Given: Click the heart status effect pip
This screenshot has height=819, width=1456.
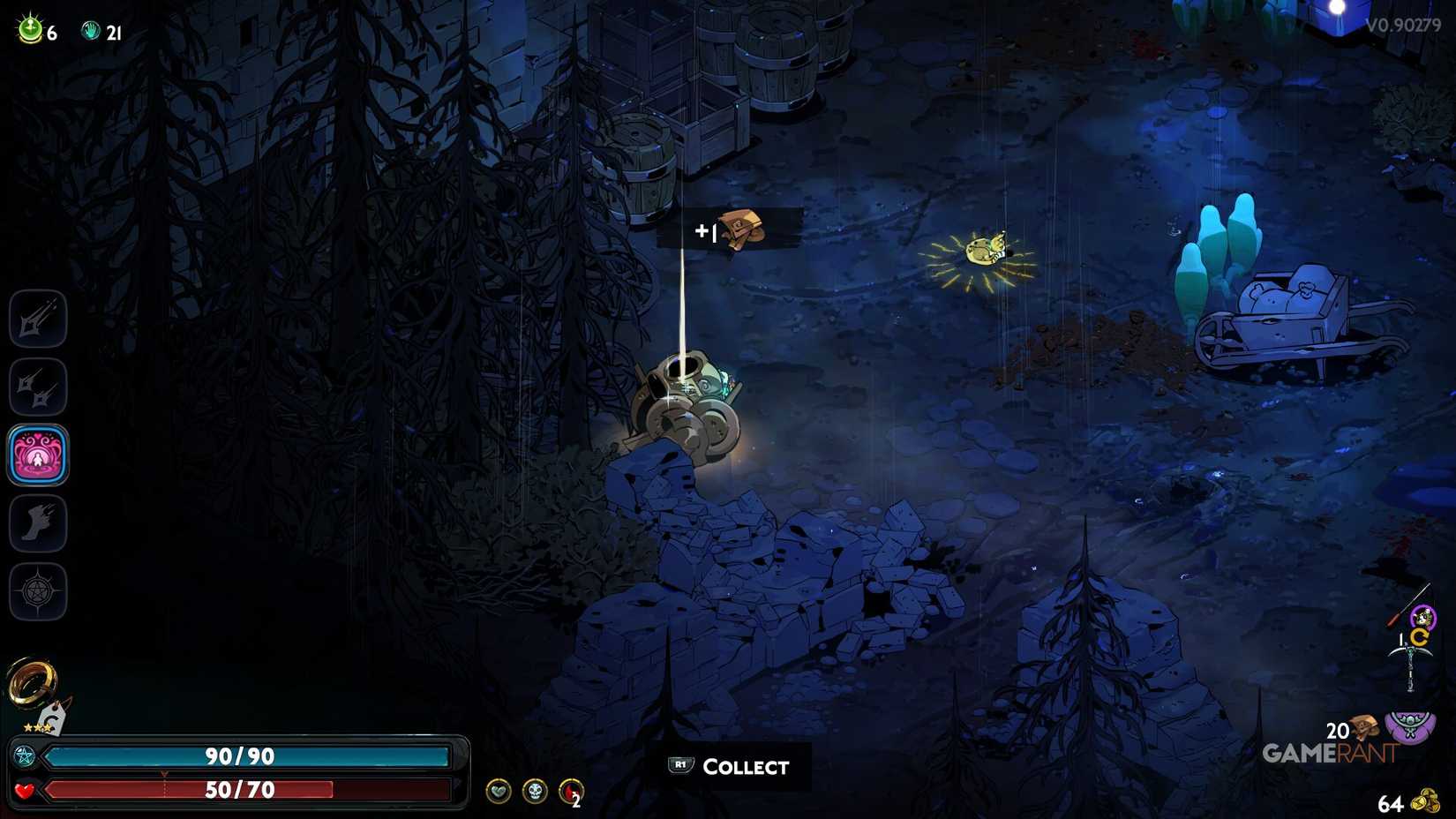Looking at the screenshot, I should click(x=499, y=791).
